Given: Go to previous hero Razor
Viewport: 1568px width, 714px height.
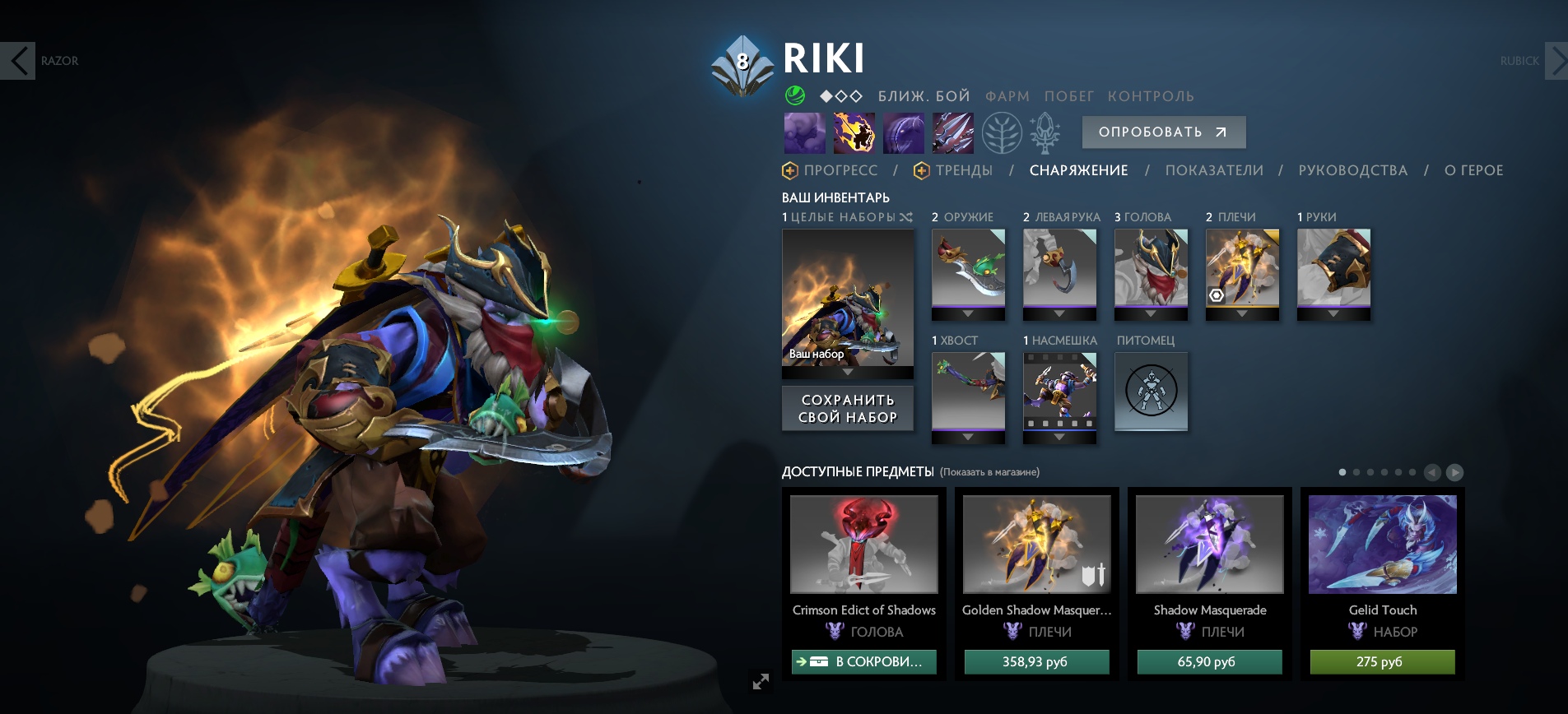Looking at the screenshot, I should (x=18, y=61).
